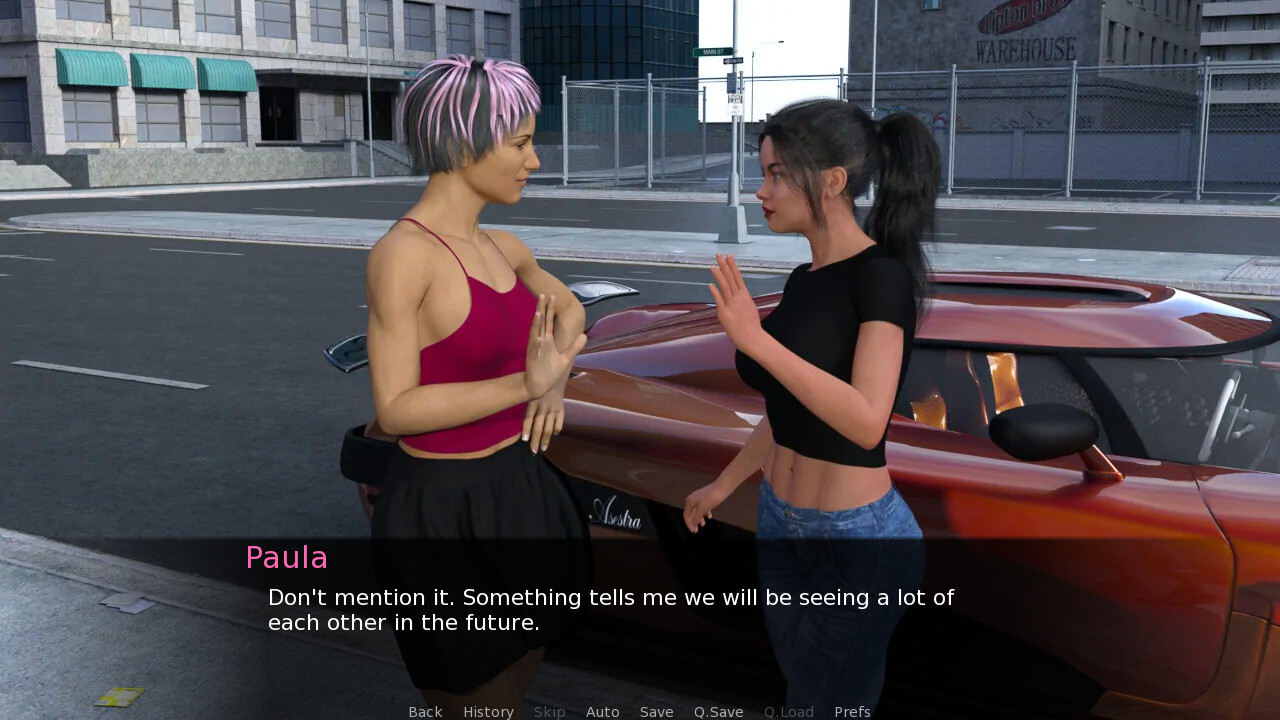Quick save with Q.Save
Screen dimensions: 1280x720
pos(718,712)
